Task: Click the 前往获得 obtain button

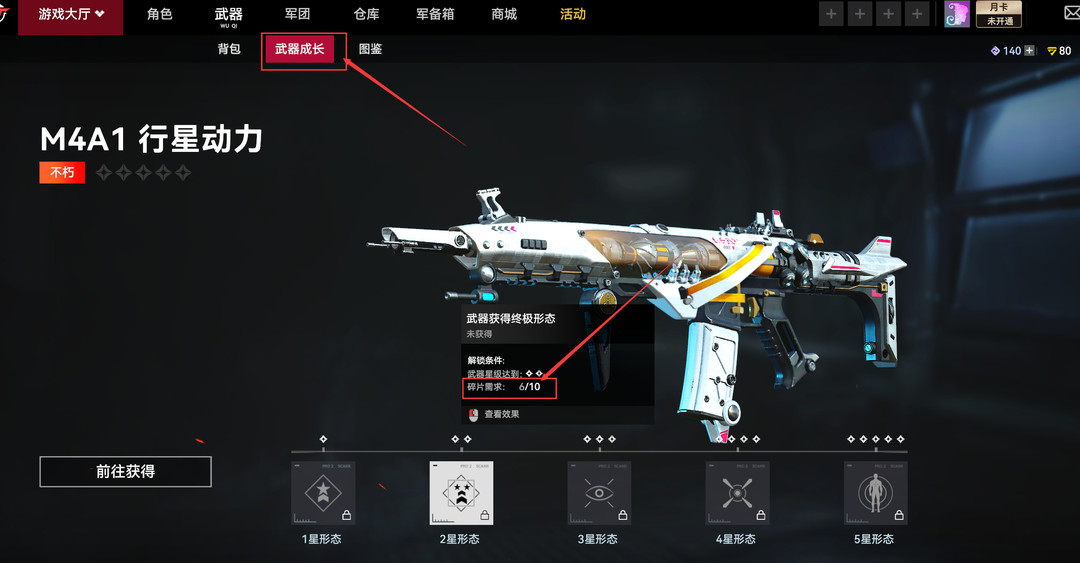Action: [125, 472]
